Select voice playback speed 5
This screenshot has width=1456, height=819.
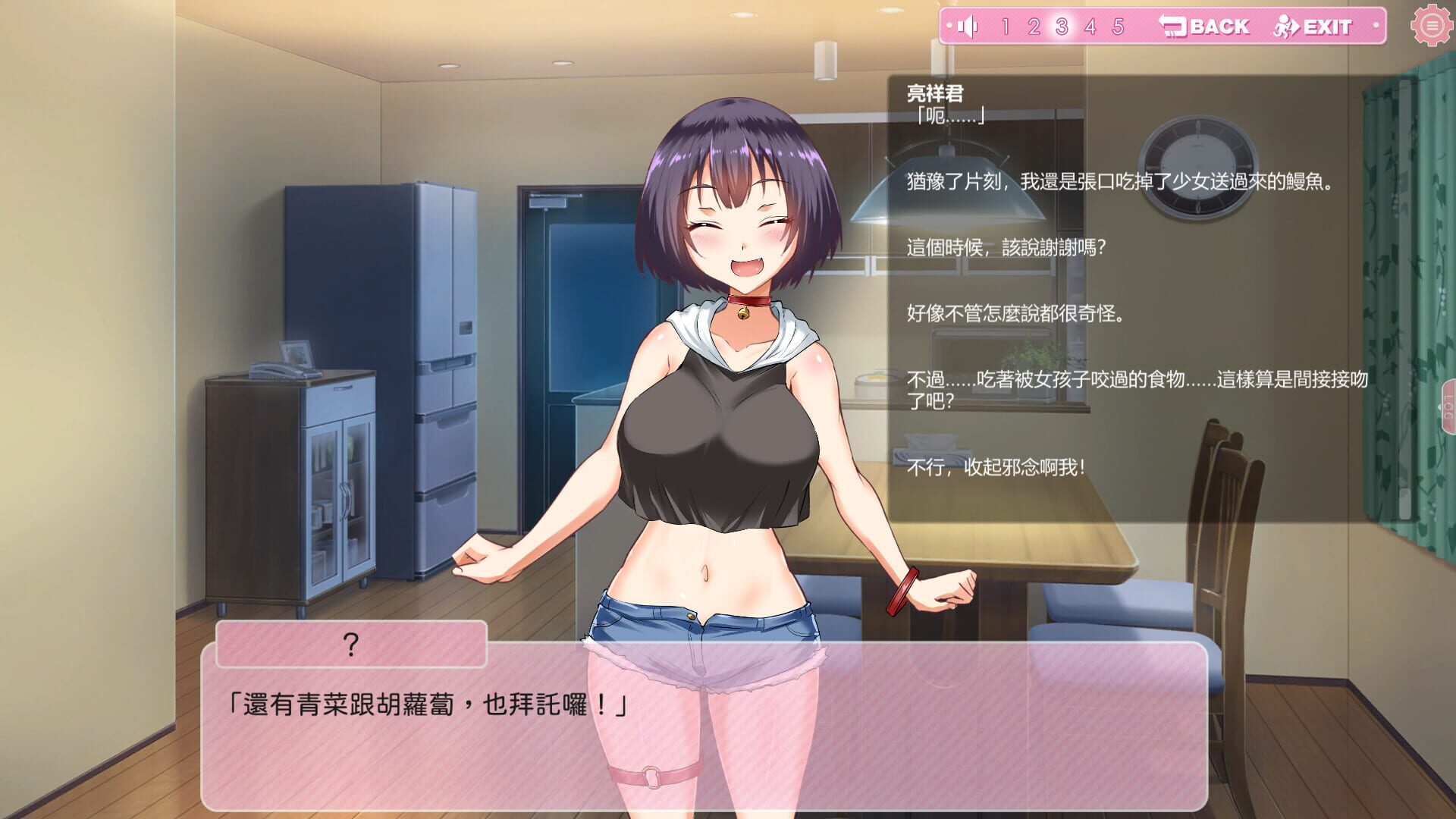coord(1119,27)
